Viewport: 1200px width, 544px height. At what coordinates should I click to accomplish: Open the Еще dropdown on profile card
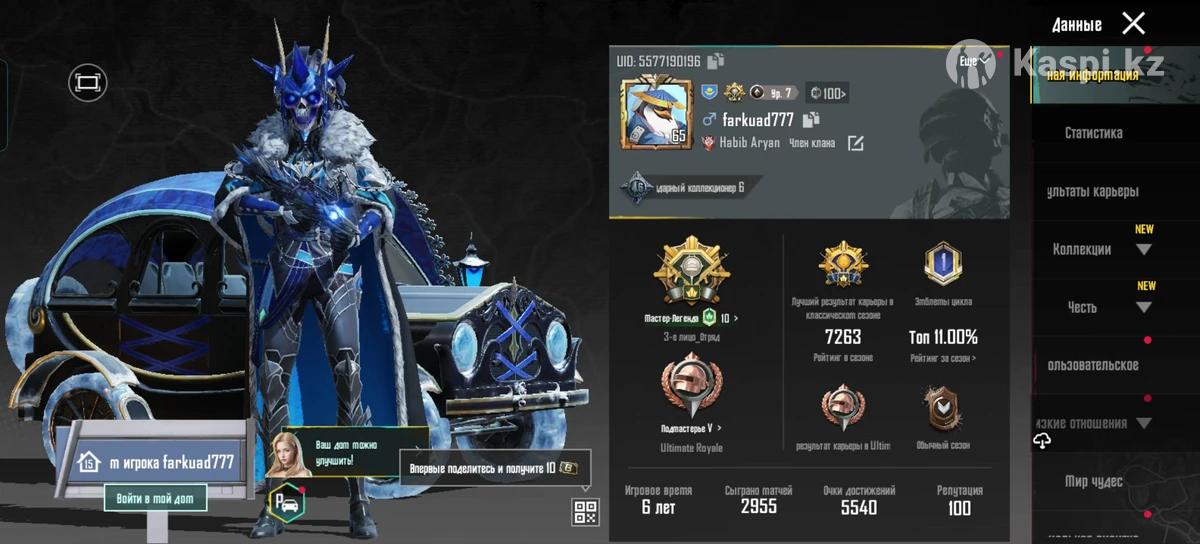(974, 61)
